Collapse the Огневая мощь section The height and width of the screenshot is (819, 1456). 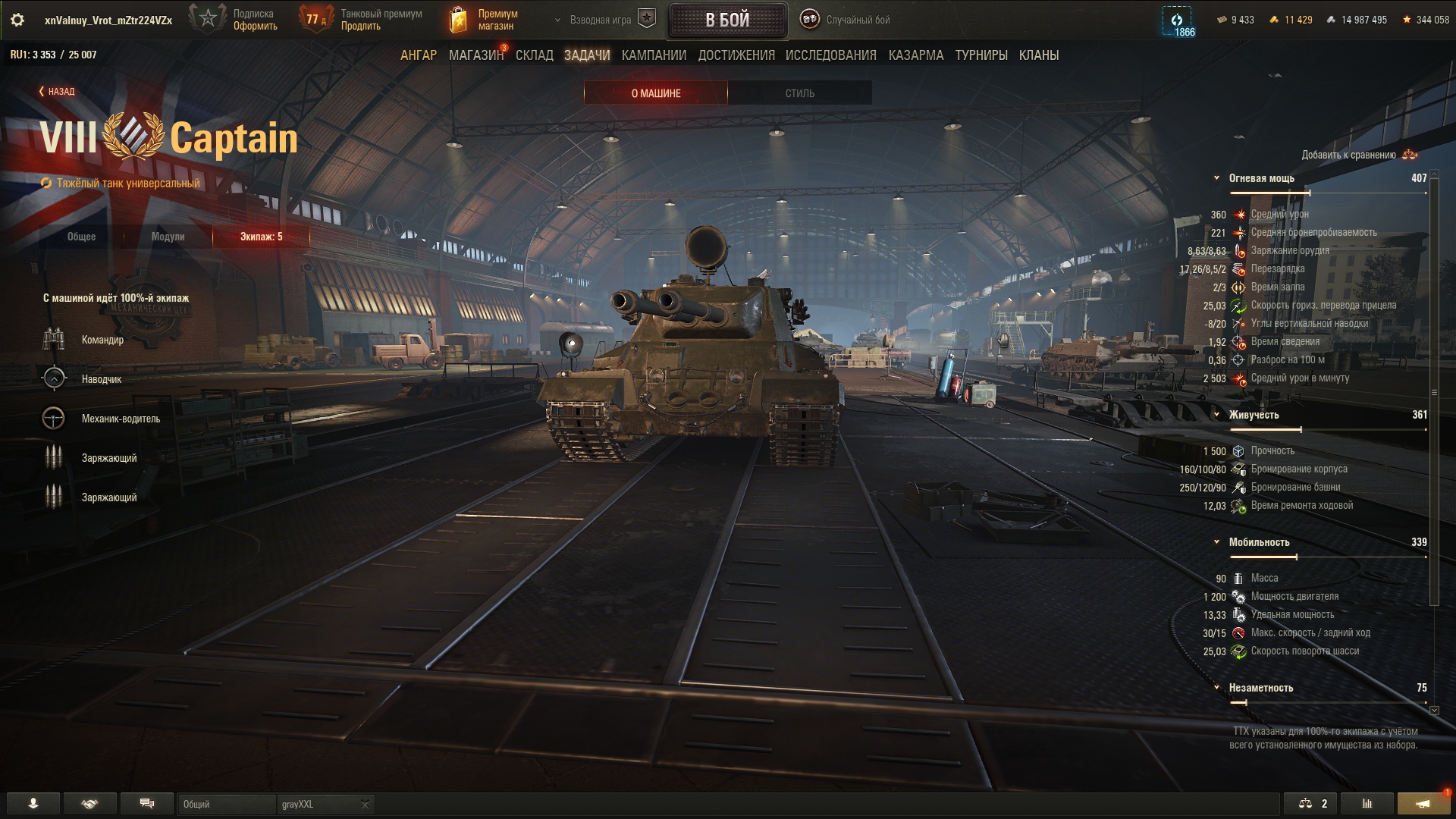click(x=1216, y=178)
